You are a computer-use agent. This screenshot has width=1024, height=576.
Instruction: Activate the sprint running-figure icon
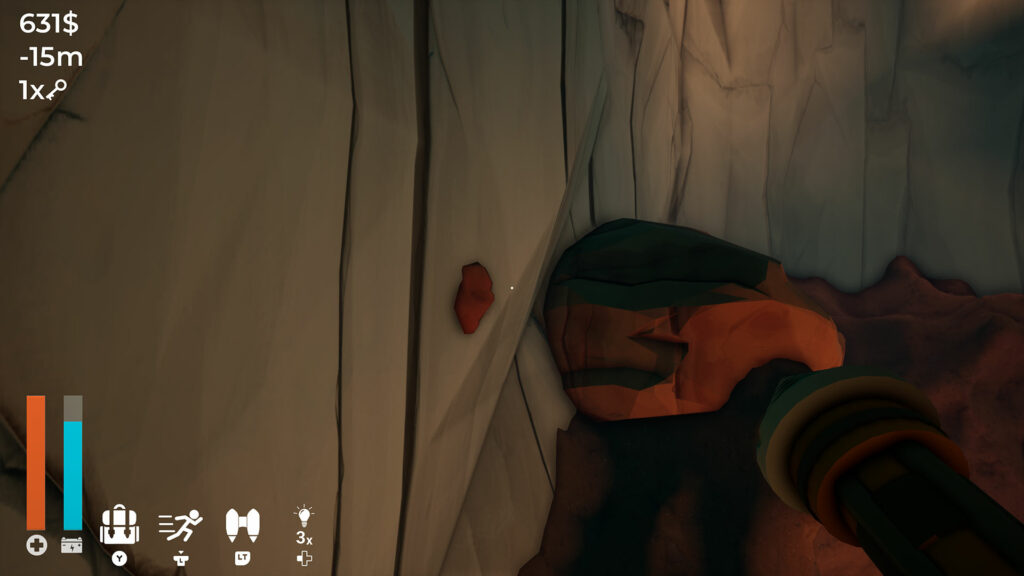click(x=181, y=525)
